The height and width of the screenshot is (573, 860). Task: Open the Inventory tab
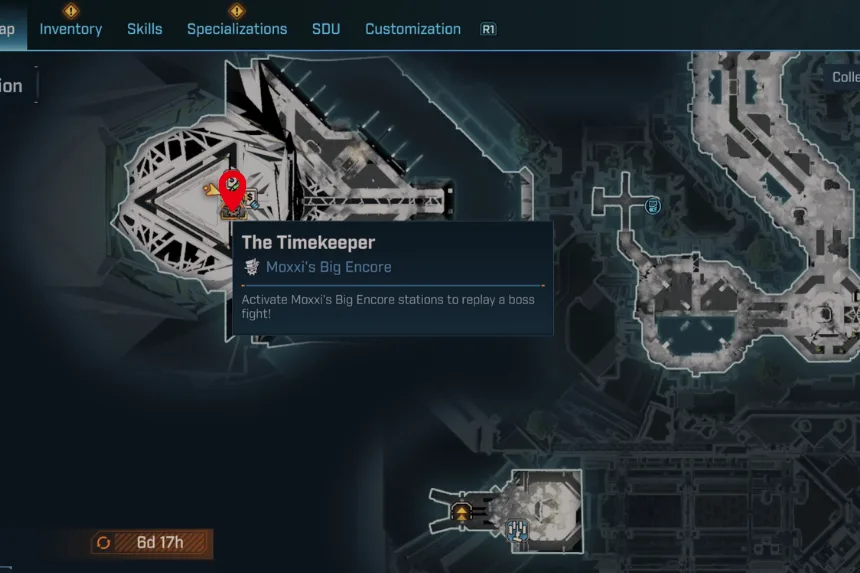tap(70, 29)
